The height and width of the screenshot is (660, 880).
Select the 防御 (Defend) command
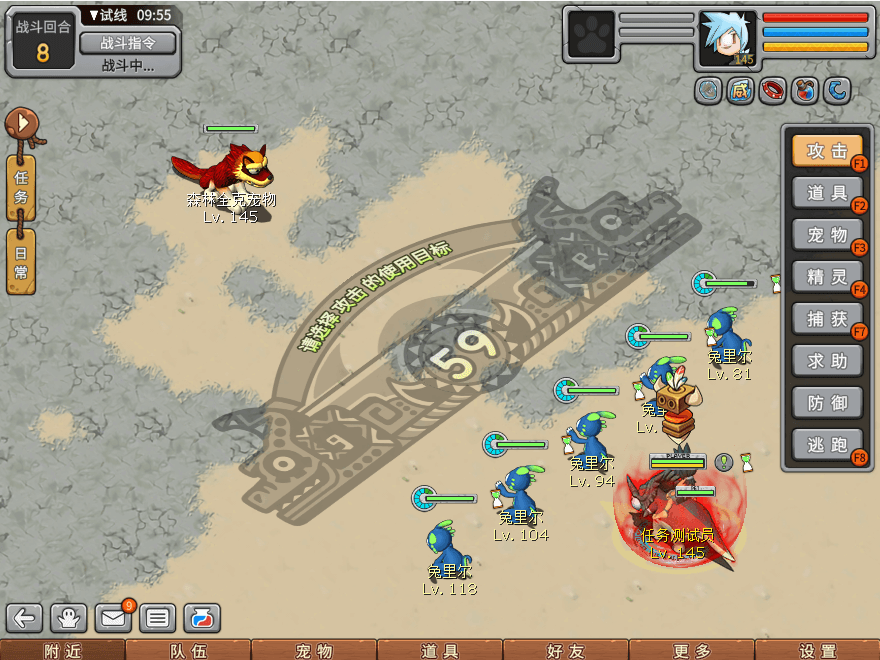point(826,403)
